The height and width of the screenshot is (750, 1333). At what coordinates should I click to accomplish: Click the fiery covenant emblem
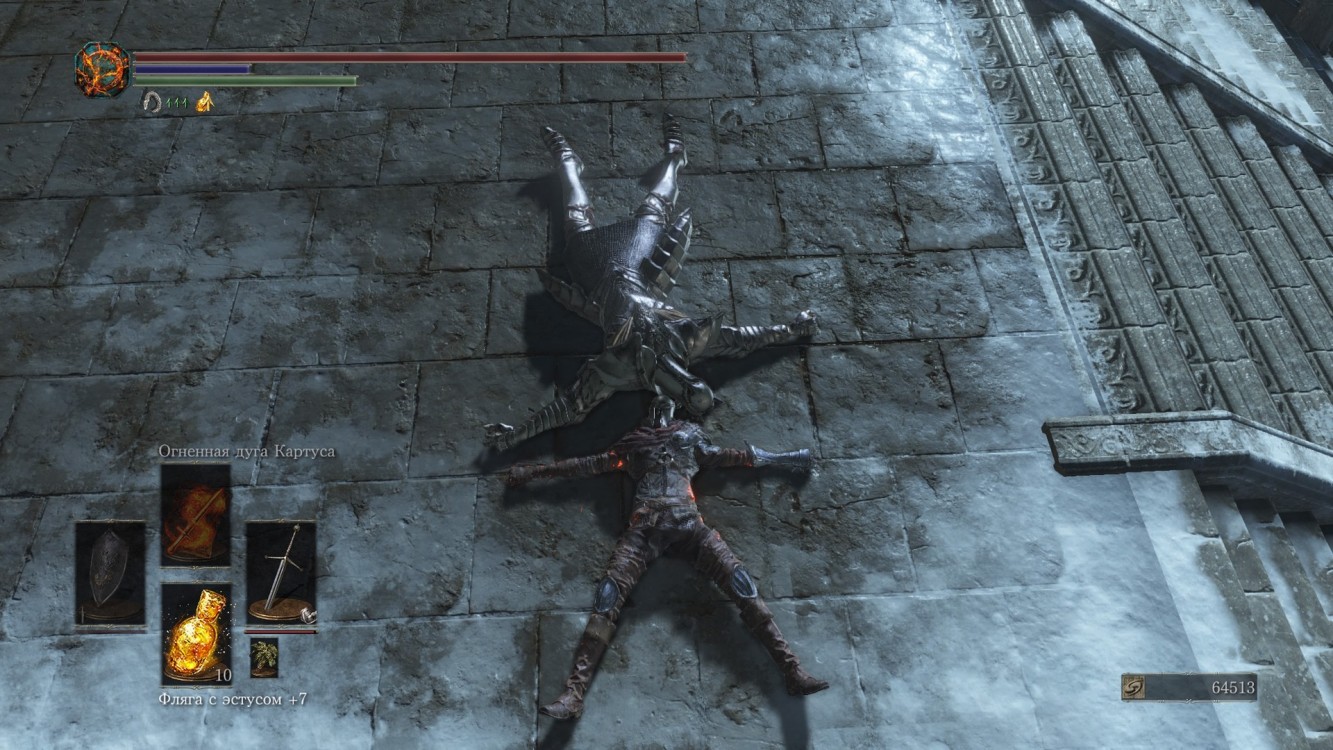point(102,70)
